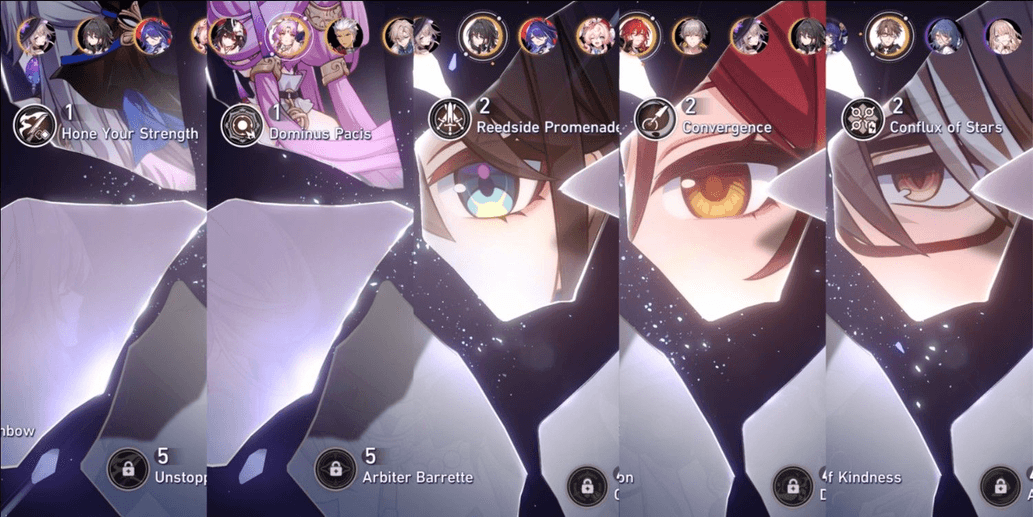
Task: Click the locked Unstopp… node
Action: (x=127, y=467)
